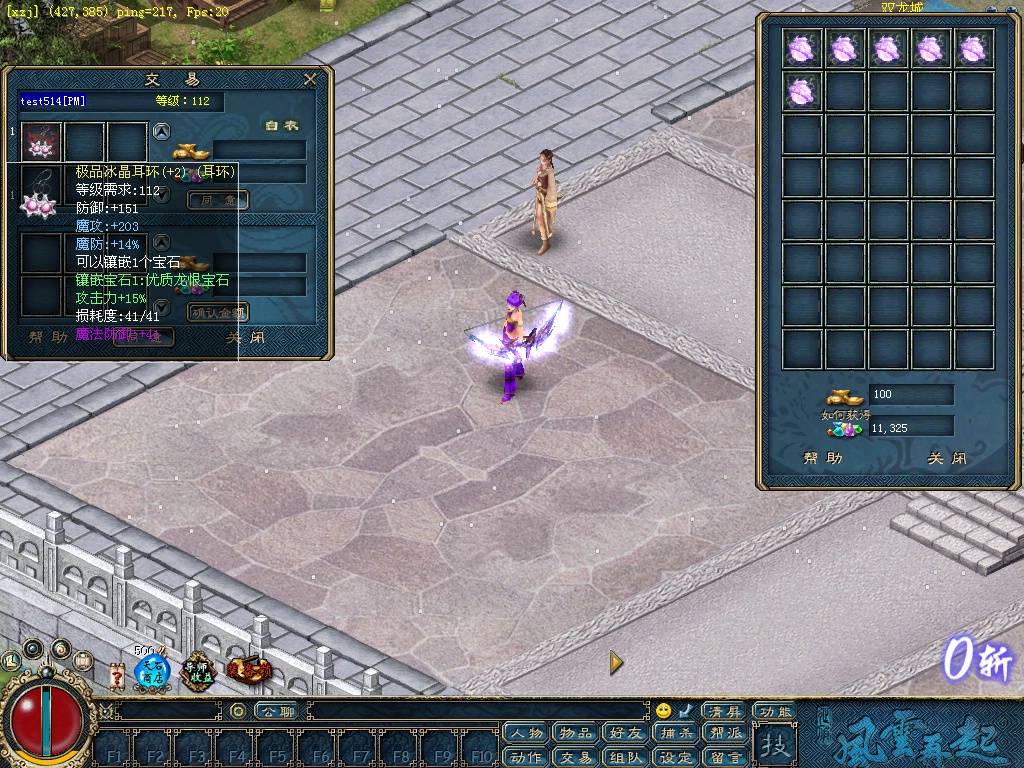
Task: Click the 清屏 clear screen button
Action: [x=722, y=711]
